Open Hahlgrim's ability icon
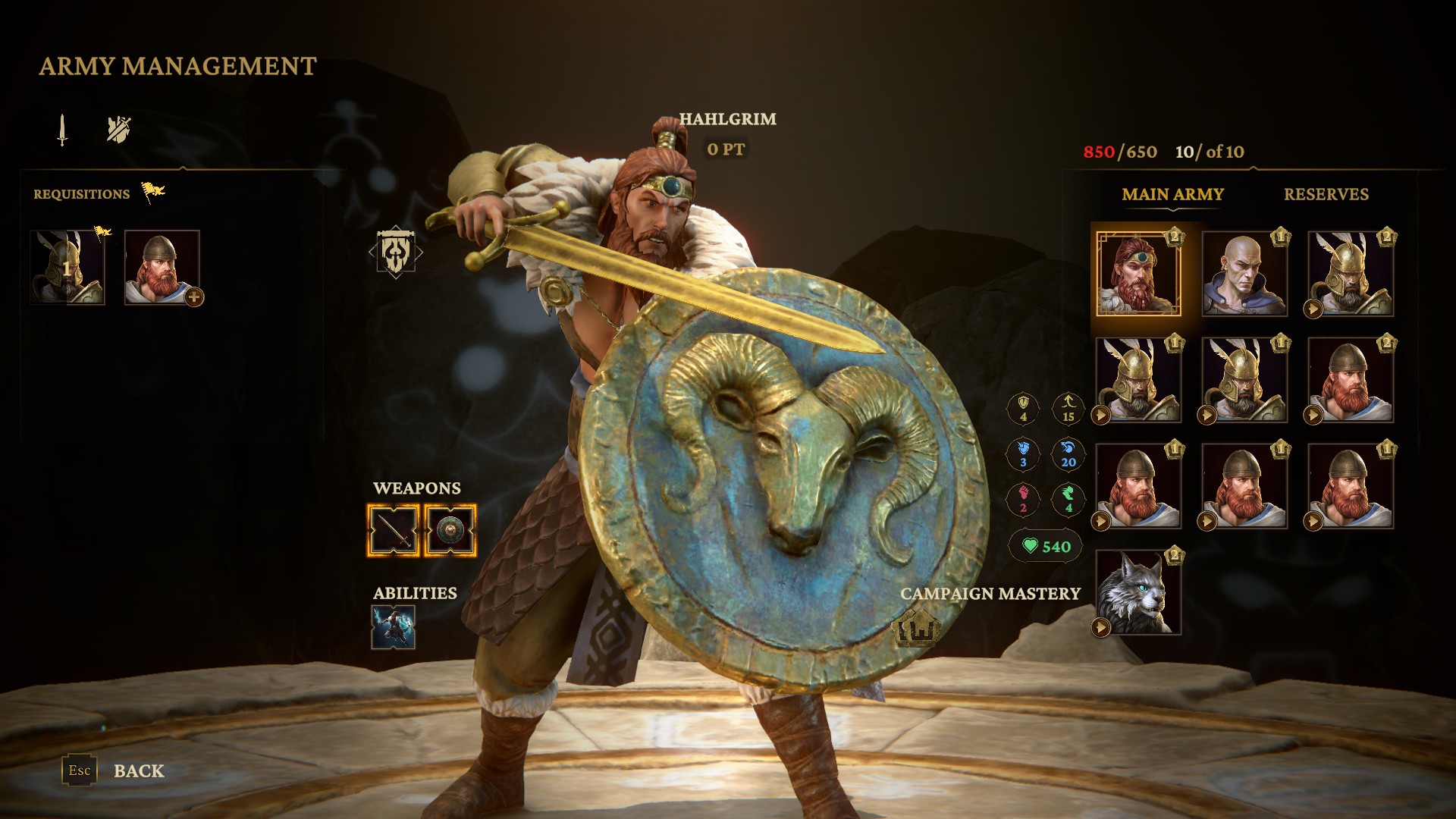 [393, 627]
